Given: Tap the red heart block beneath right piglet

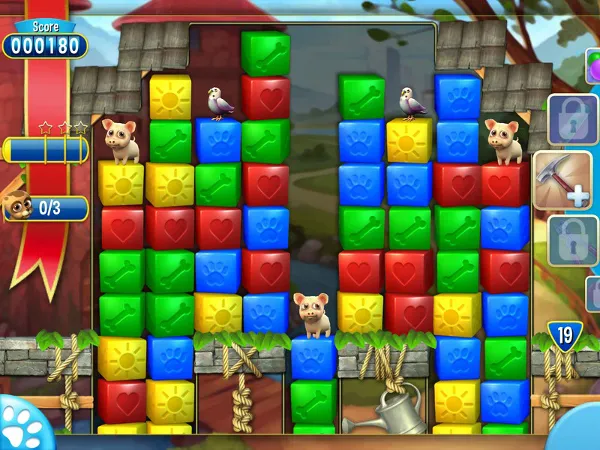Looking at the screenshot, I should (505, 184).
